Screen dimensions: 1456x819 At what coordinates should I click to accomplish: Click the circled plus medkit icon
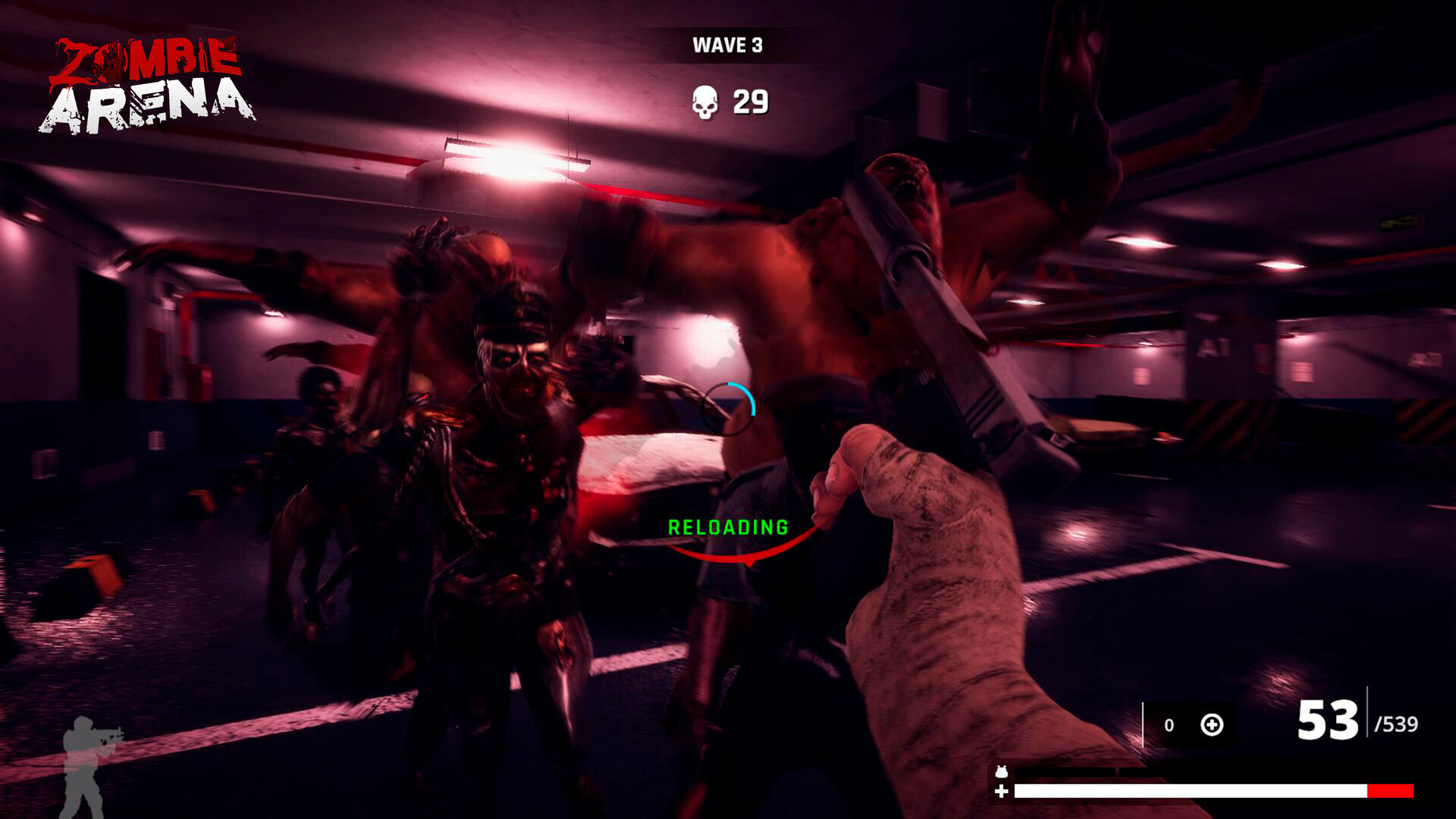coord(1213,726)
